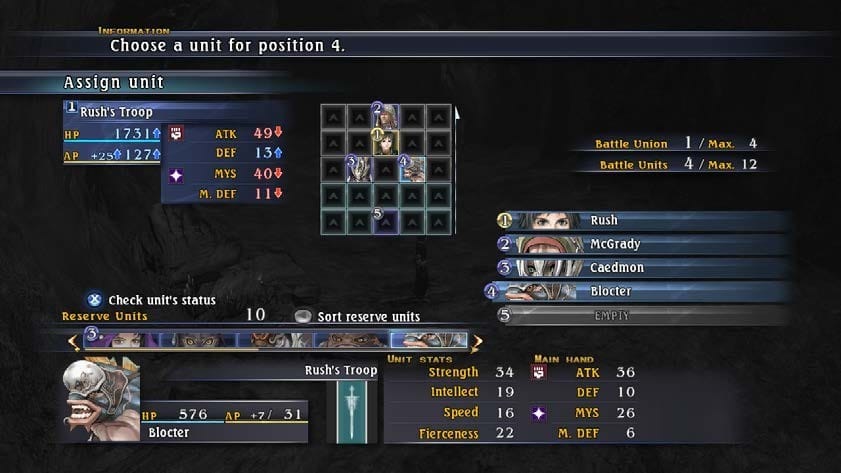The height and width of the screenshot is (473, 841).
Task: Pick Blocter's tile numbered 4 on grid
Action: (x=412, y=169)
